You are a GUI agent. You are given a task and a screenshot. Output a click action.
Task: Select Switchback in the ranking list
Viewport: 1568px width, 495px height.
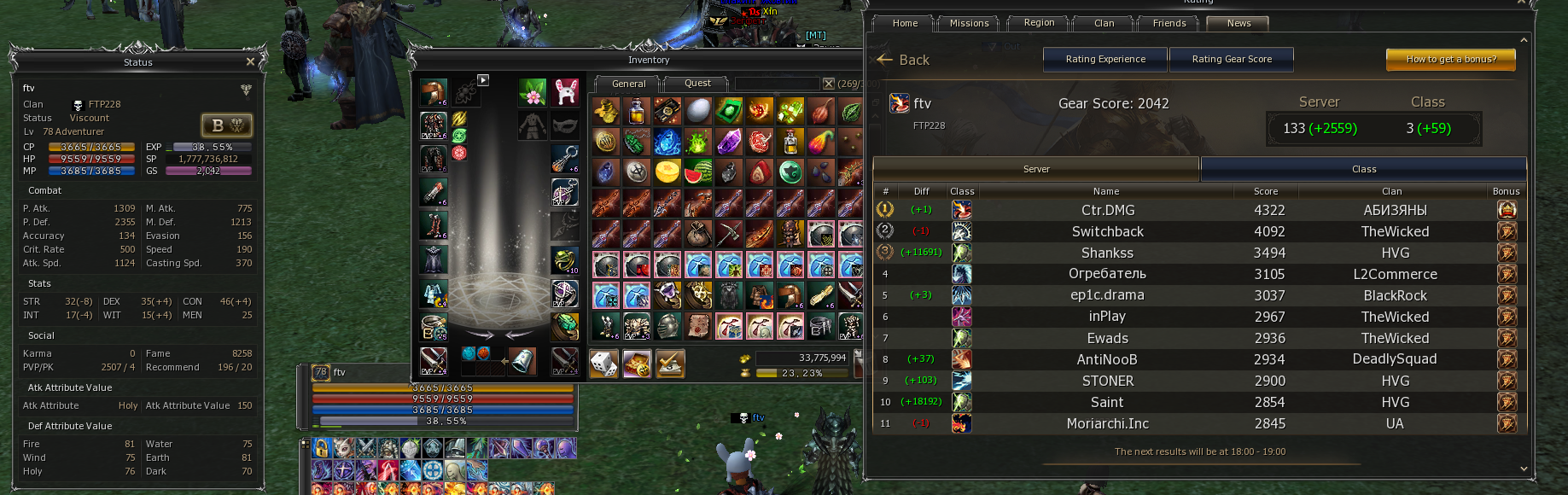[1107, 231]
